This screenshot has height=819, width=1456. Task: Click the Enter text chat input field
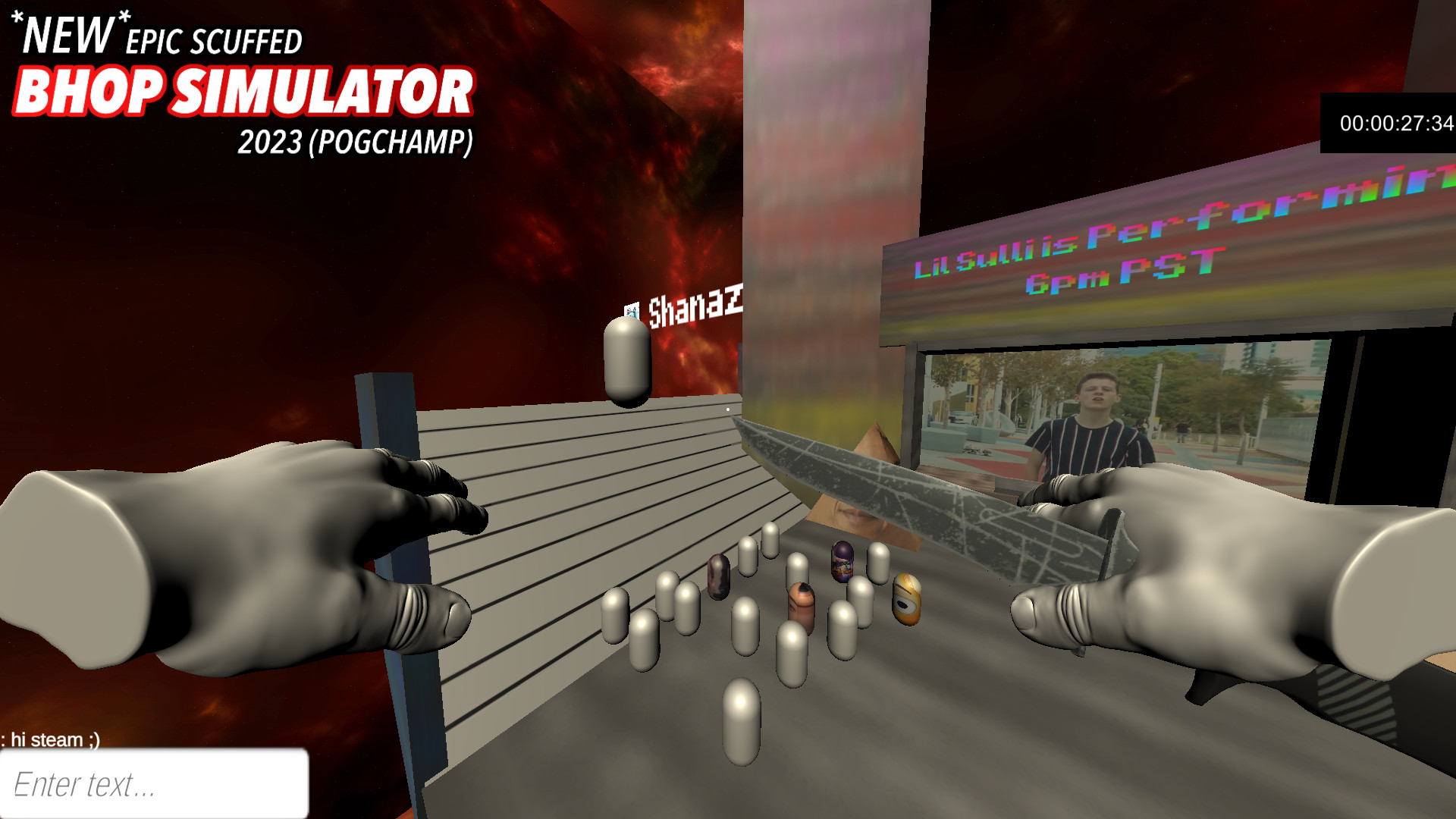[x=152, y=786]
